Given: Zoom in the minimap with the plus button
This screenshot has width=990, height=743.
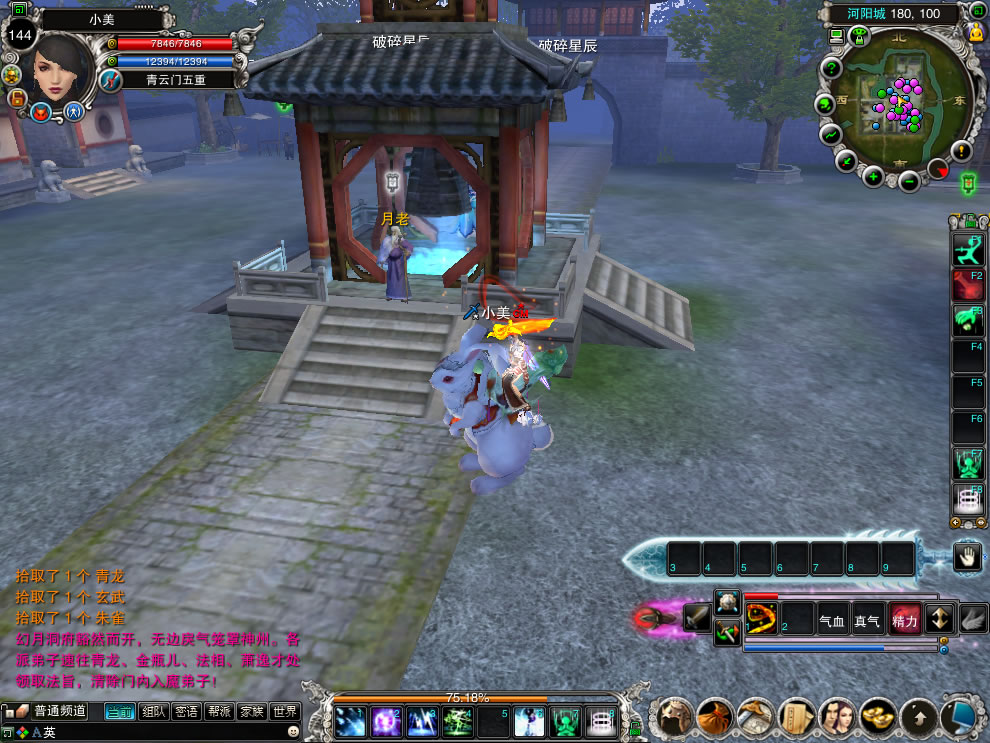Looking at the screenshot, I should pyautogui.click(x=873, y=178).
